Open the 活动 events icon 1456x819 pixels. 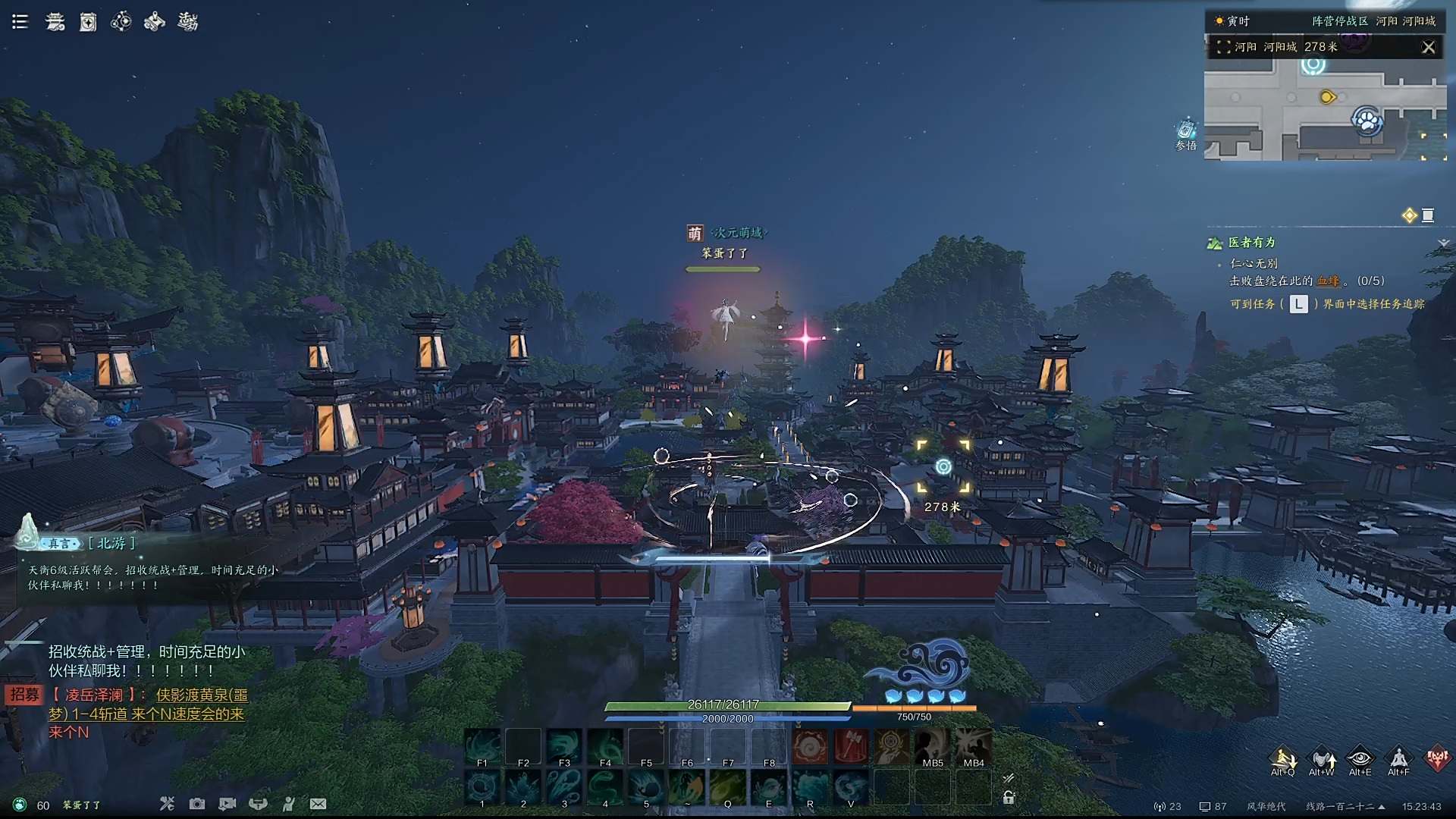pyautogui.click(x=188, y=22)
